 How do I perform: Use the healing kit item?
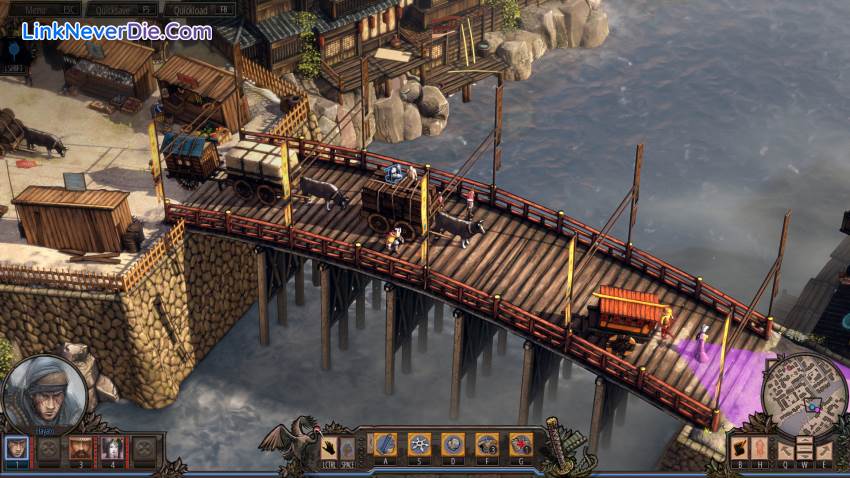[x=521, y=444]
